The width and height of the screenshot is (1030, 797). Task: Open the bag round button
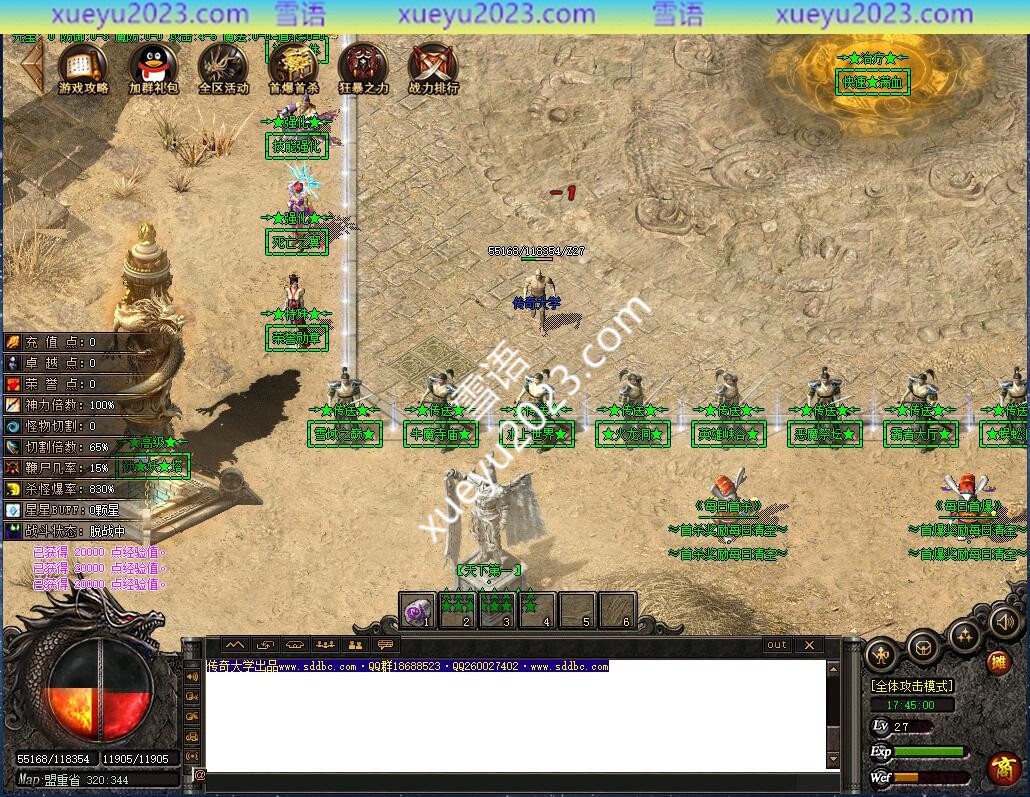click(x=923, y=646)
